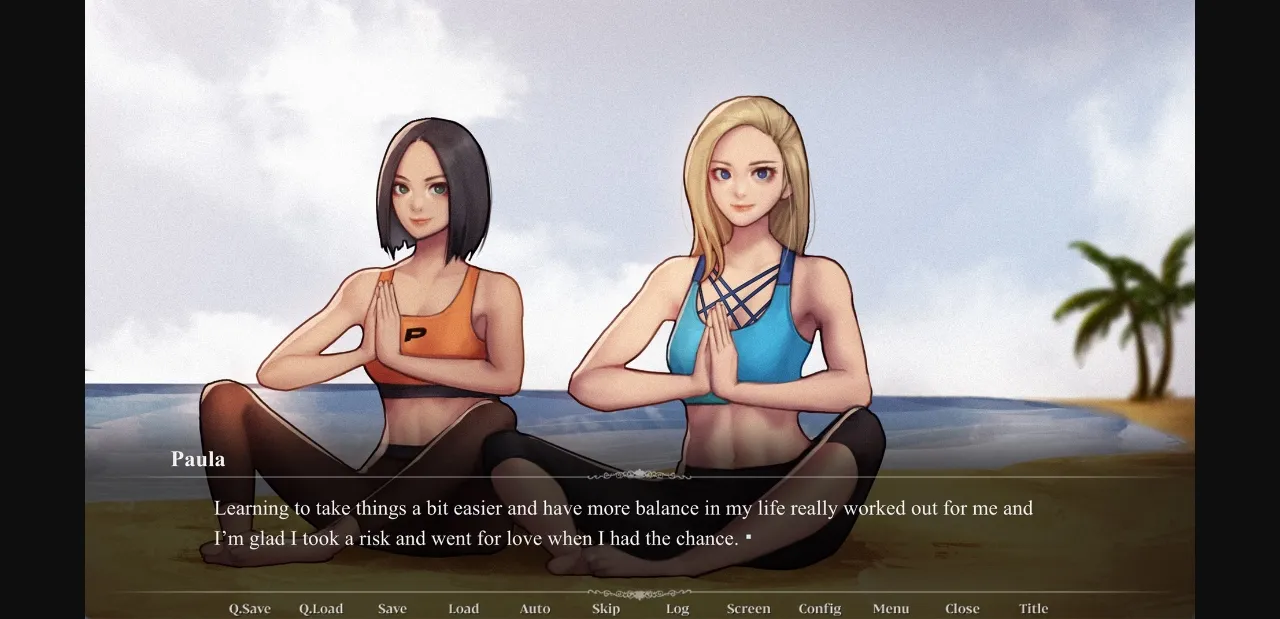Open the Config settings
This screenshot has height=619, width=1280.
(x=820, y=608)
